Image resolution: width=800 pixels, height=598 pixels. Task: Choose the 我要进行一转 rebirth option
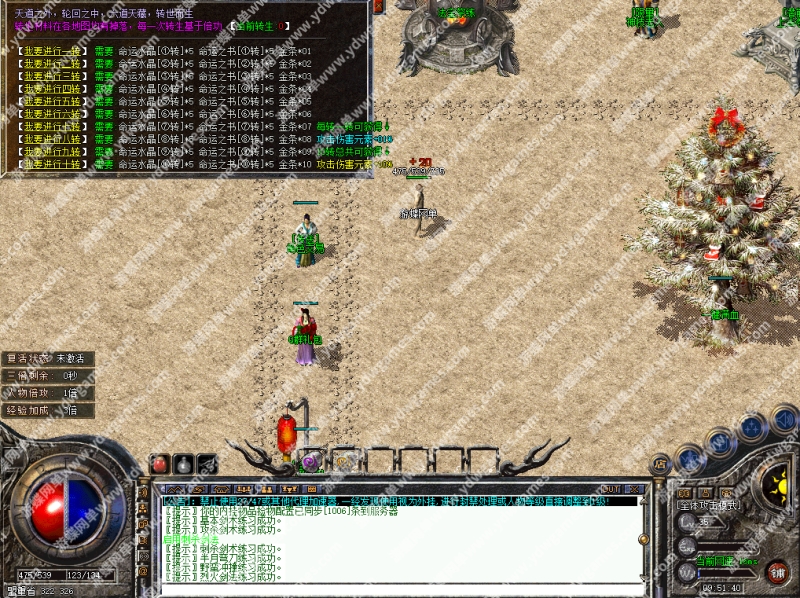pos(52,50)
